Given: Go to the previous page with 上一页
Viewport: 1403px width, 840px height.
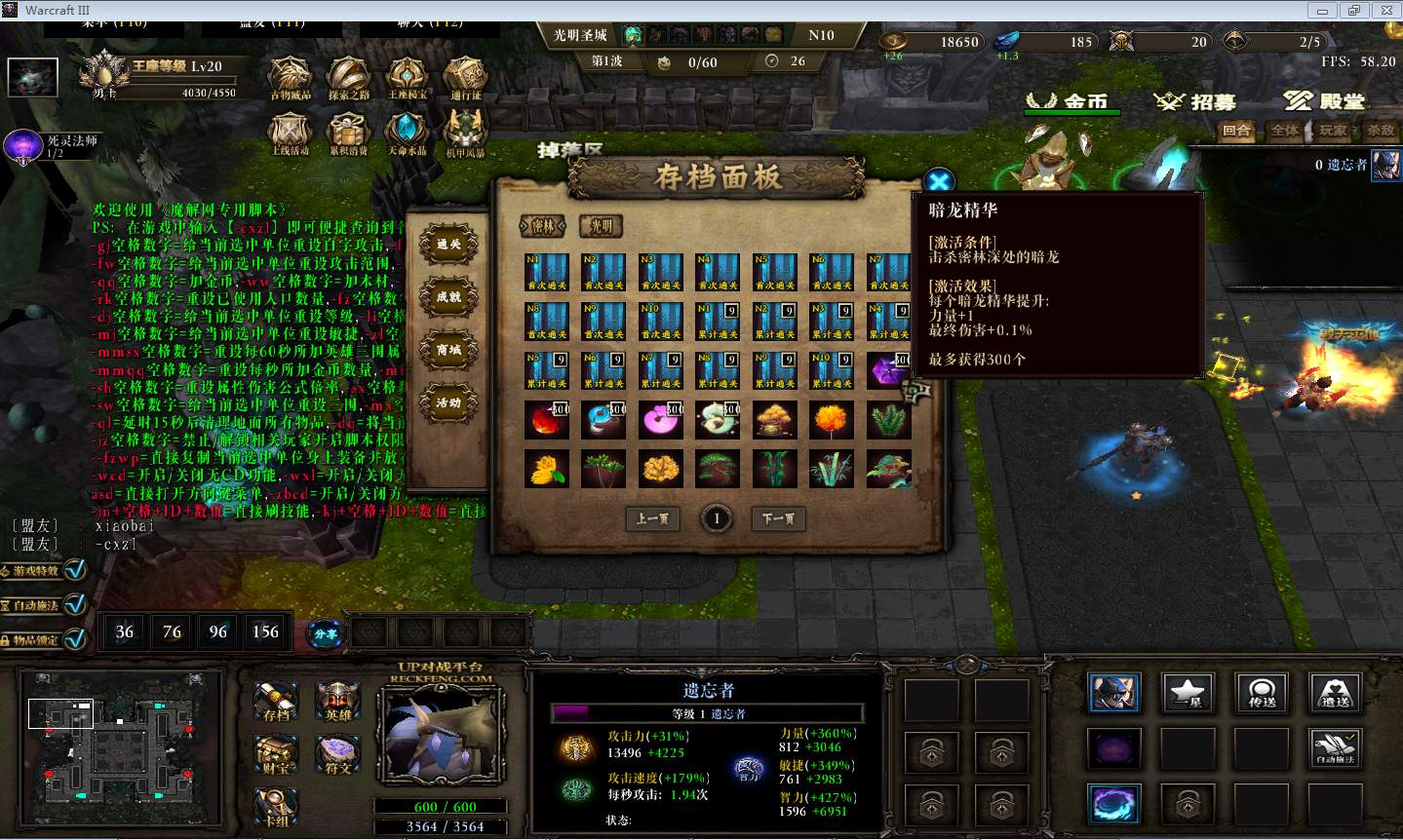Looking at the screenshot, I should tap(652, 518).
